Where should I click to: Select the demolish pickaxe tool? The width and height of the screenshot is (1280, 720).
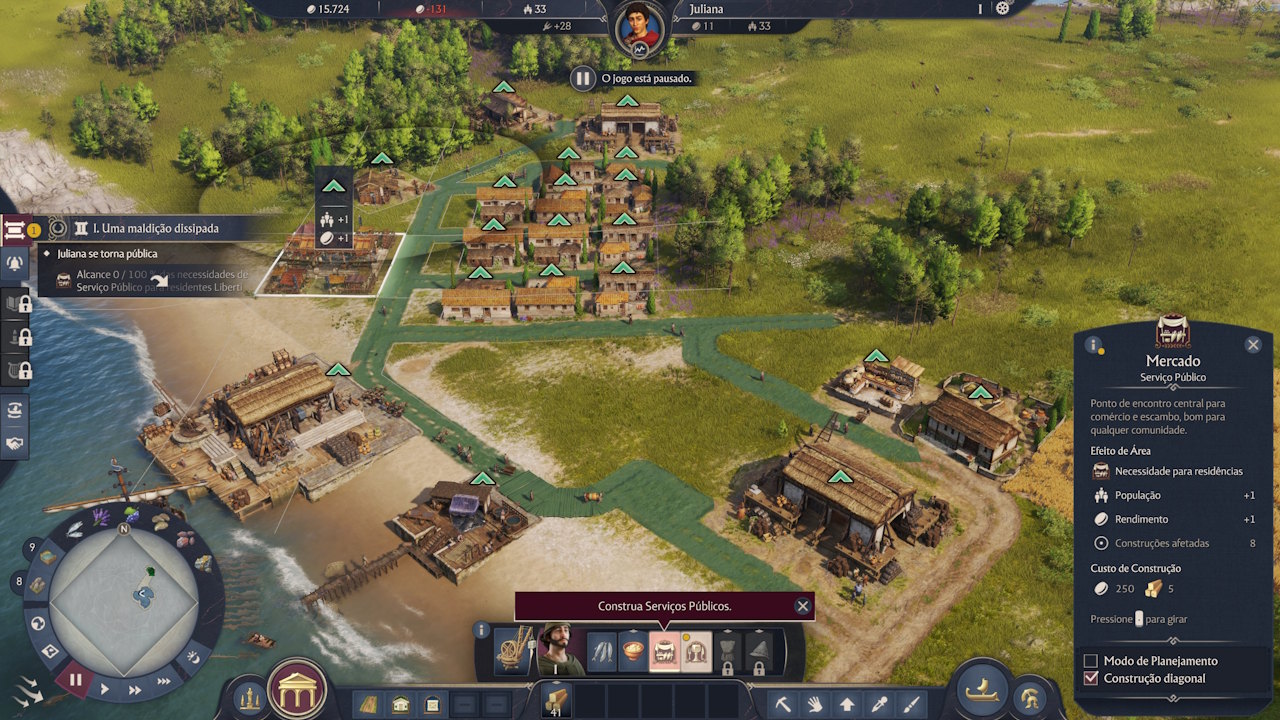click(x=782, y=702)
